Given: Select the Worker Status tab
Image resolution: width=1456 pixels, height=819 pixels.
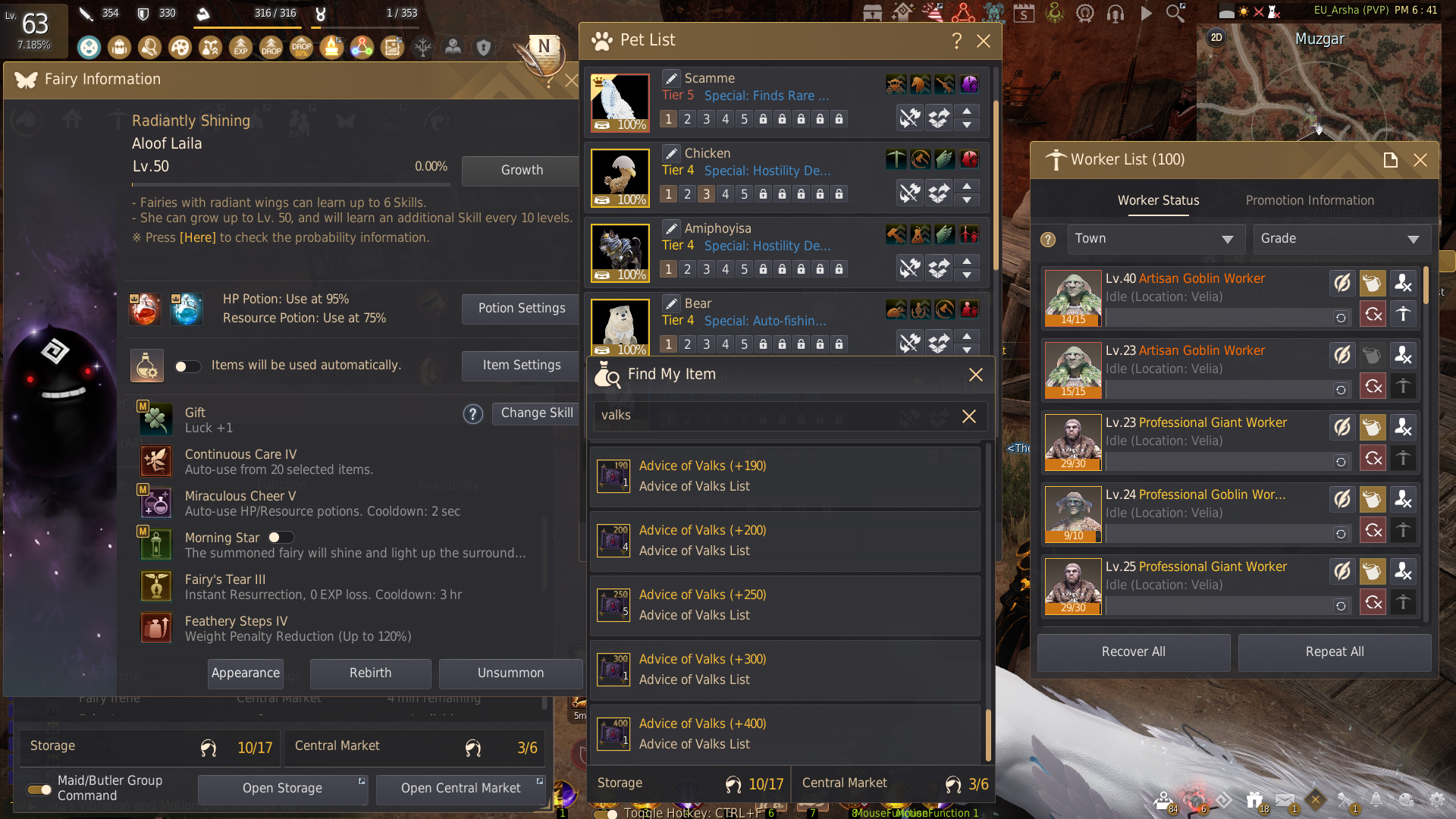Looking at the screenshot, I should (1158, 200).
